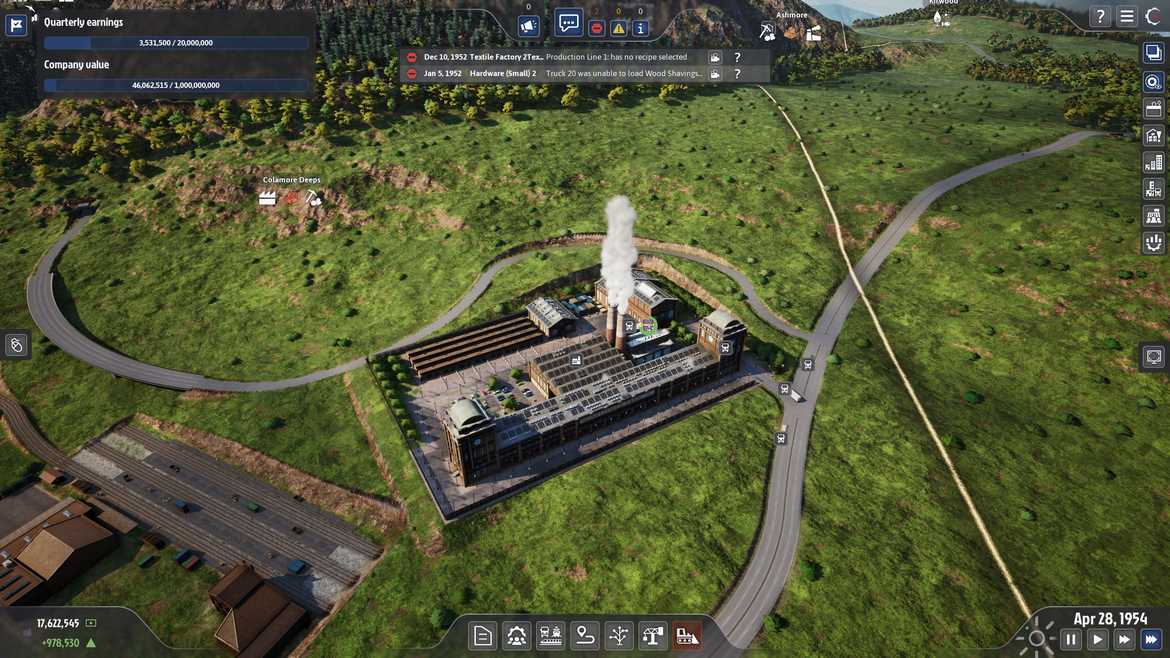Image resolution: width=1170 pixels, height=658 pixels.
Task: Toggle the overlapping squares layers button
Action: pos(1153,54)
